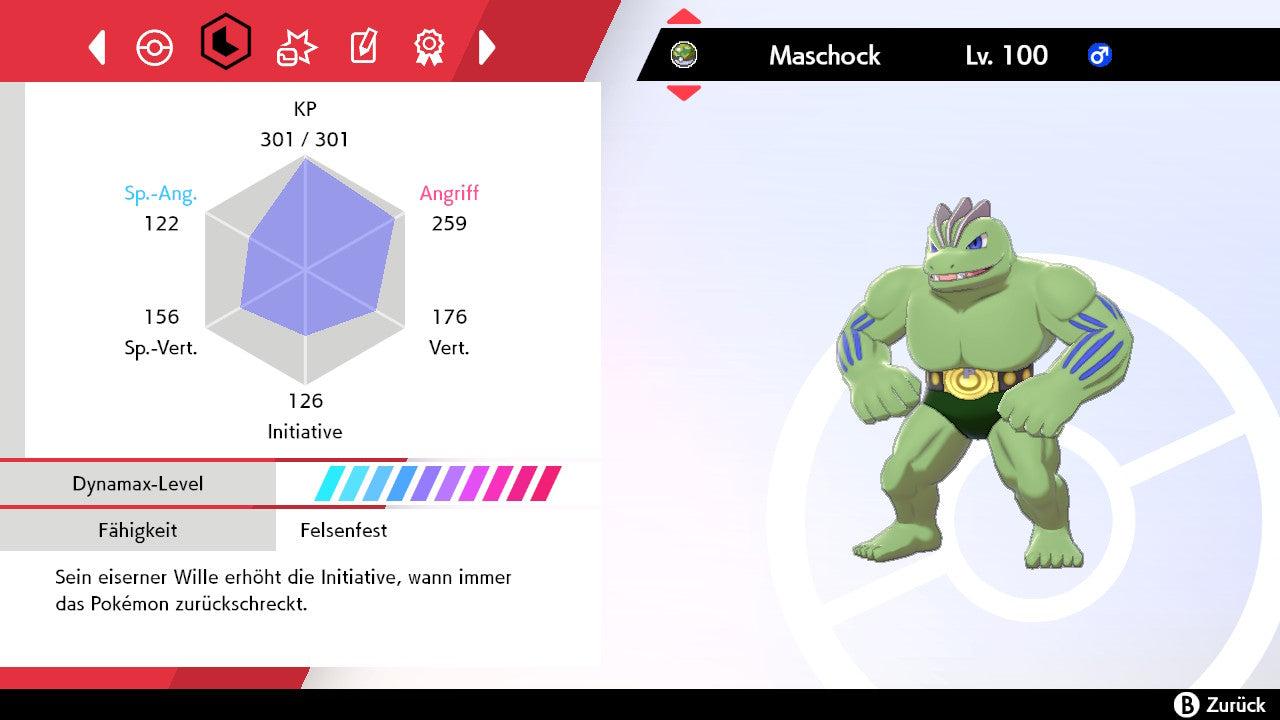
Task: Open the Poké Ball overview tab
Action: 155,47
